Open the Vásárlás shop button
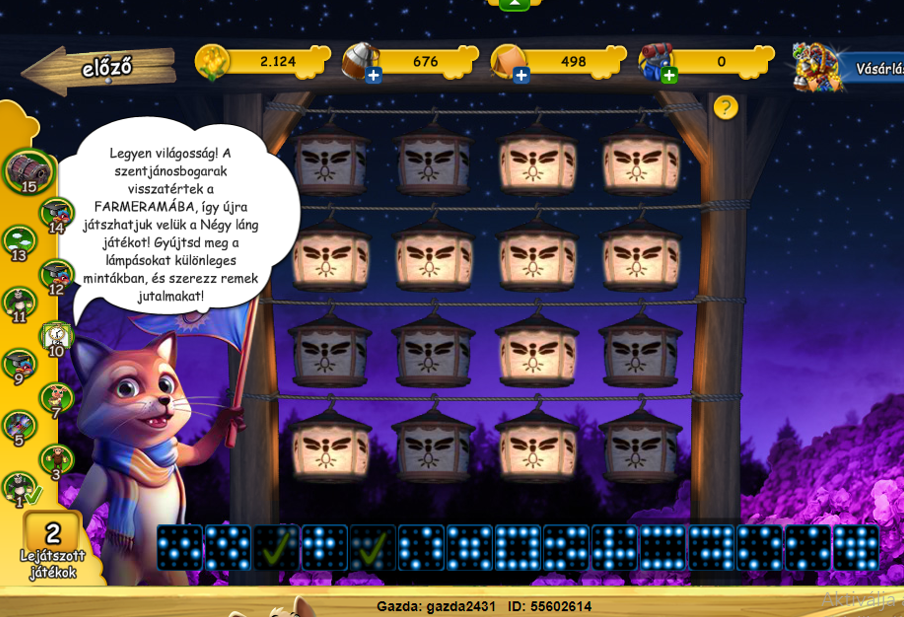Screen dimensions: 904x617 (x=848, y=68)
